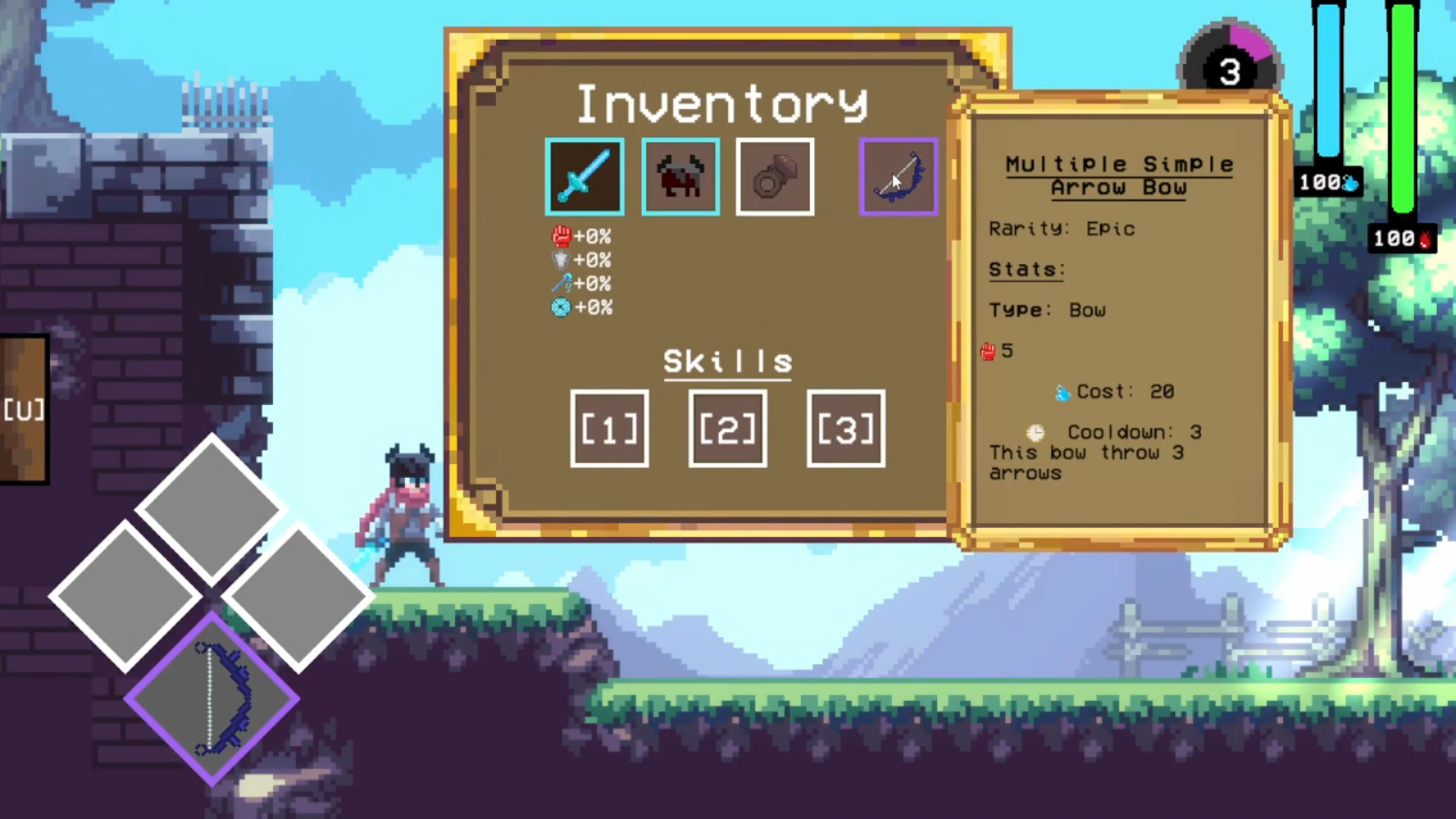Viewport: 1456px width, 819px height.
Task: Click the ring item slot
Action: pos(774,177)
